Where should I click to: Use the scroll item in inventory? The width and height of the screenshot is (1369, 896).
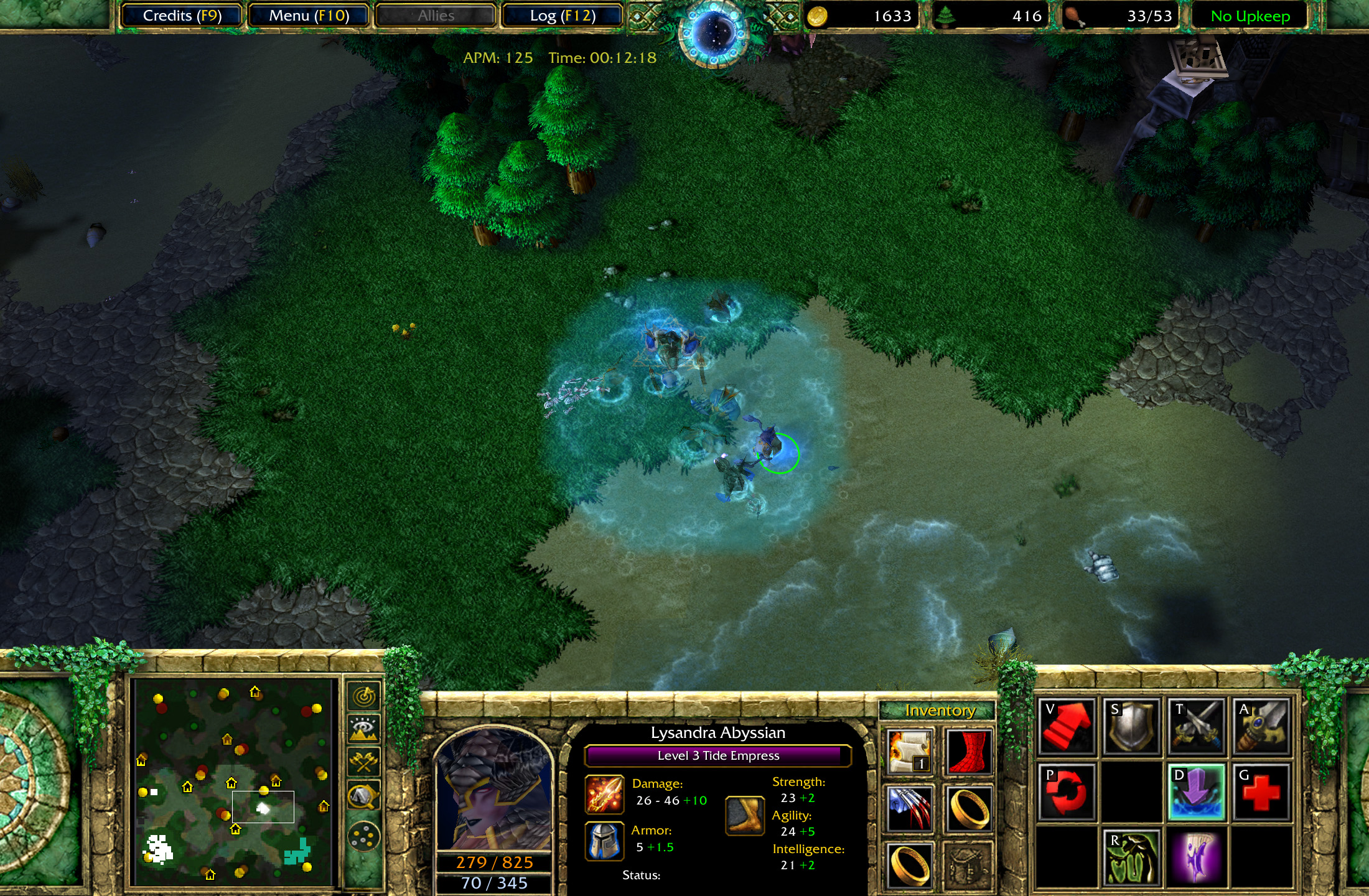(x=910, y=752)
